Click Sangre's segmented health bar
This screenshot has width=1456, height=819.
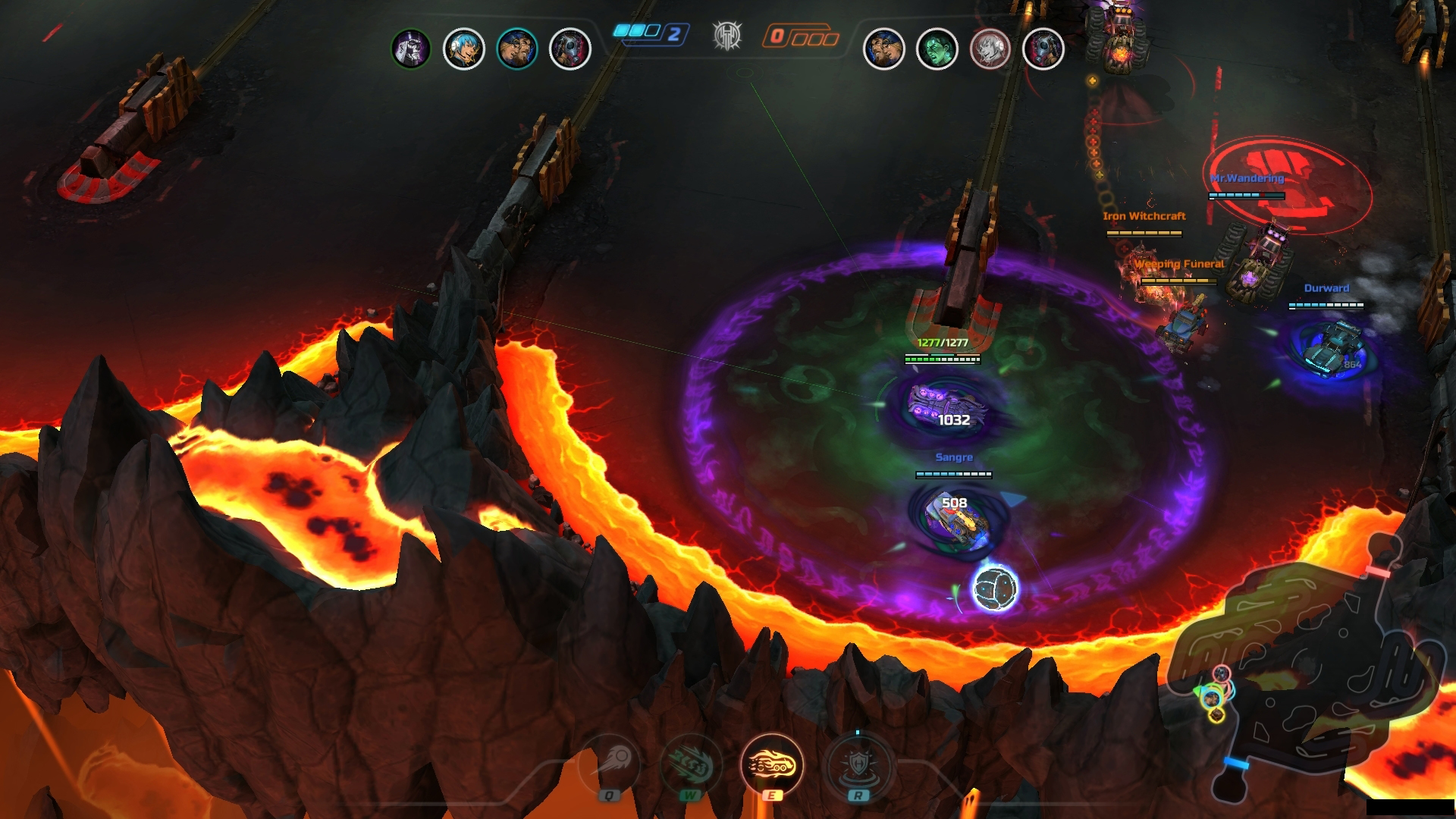tap(953, 474)
